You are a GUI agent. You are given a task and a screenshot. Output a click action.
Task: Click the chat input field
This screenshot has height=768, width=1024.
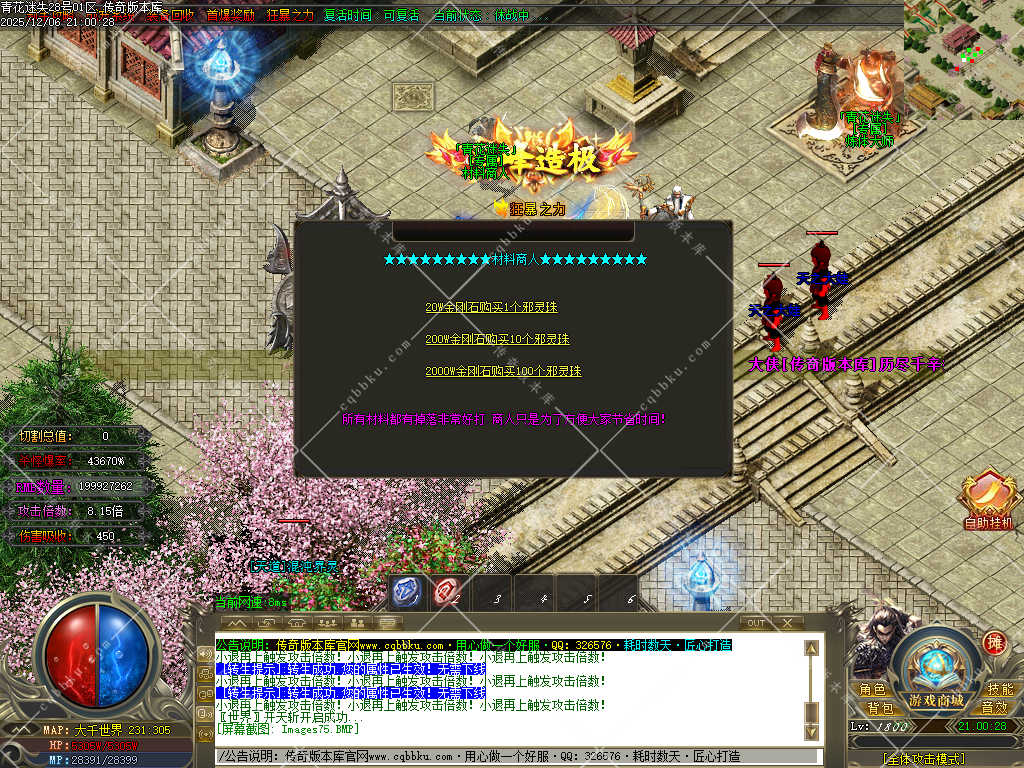(520, 757)
